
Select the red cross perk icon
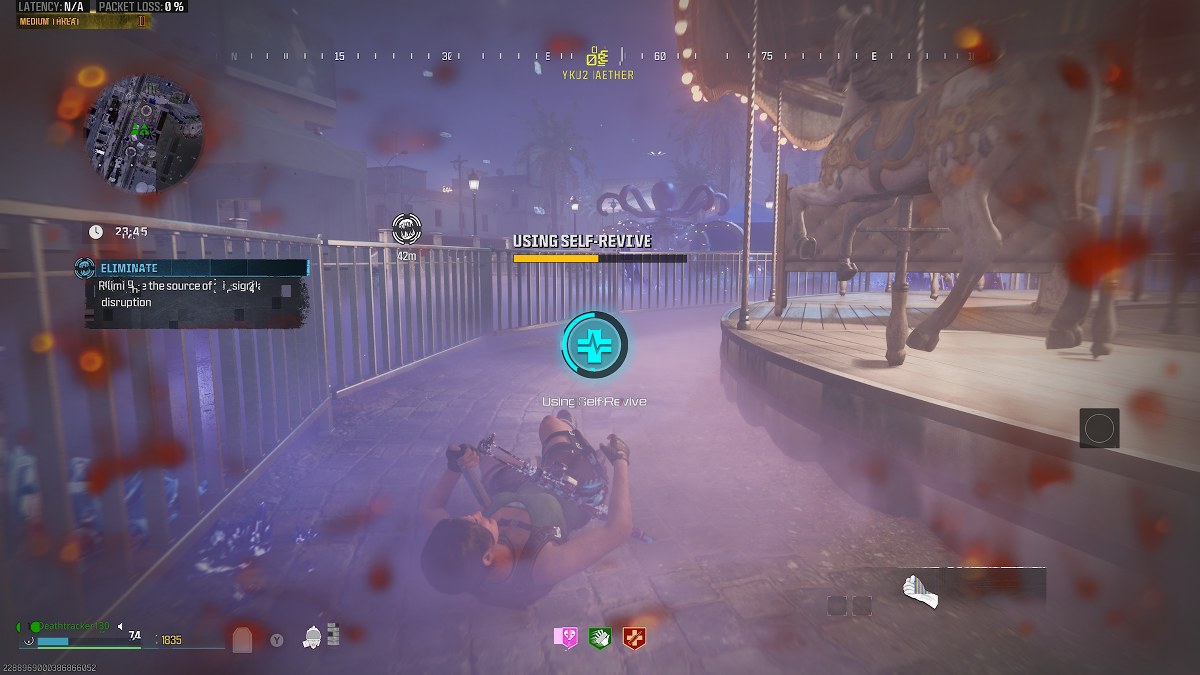pos(633,638)
